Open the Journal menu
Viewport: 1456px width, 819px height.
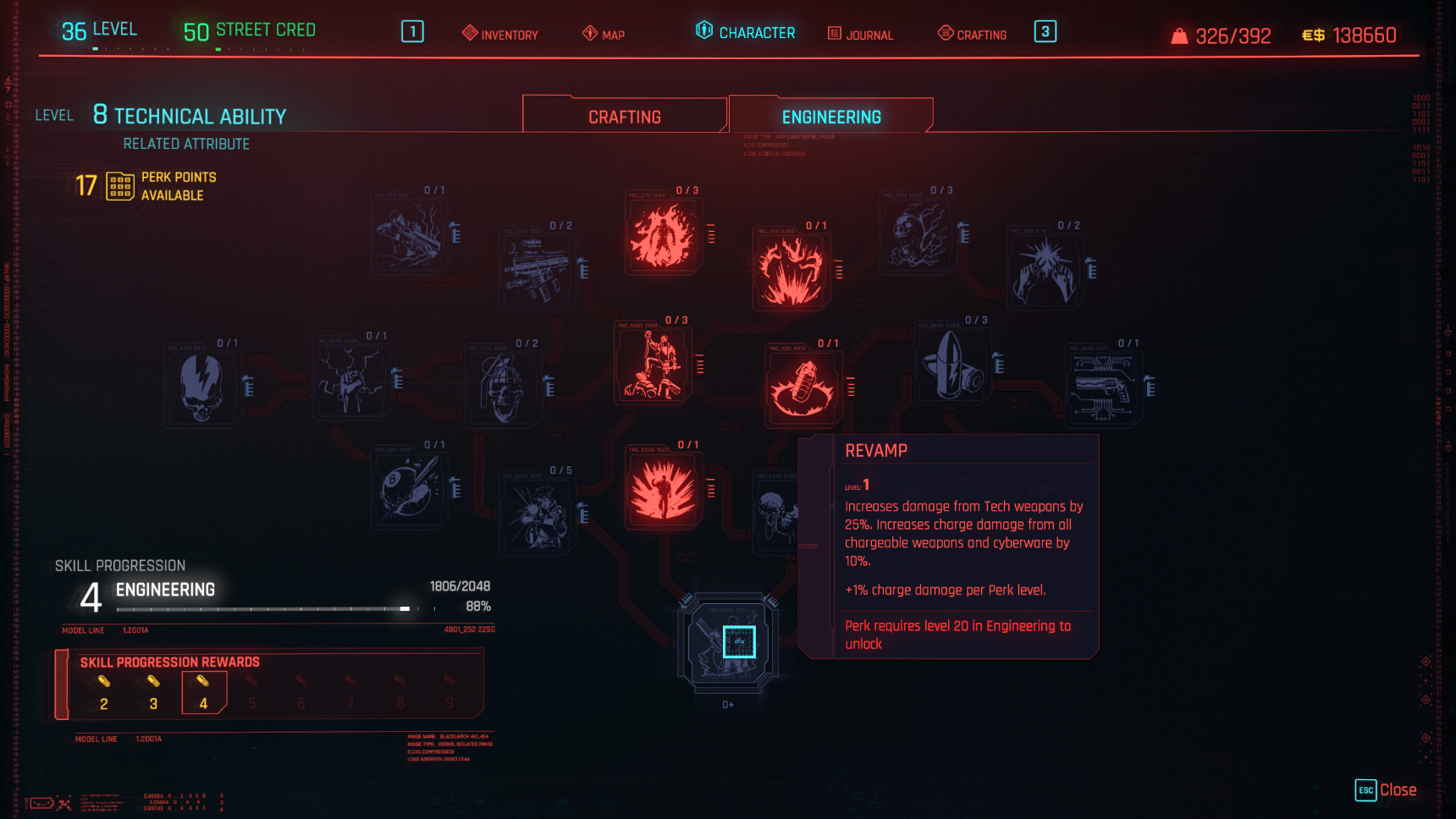pyautogui.click(x=860, y=34)
